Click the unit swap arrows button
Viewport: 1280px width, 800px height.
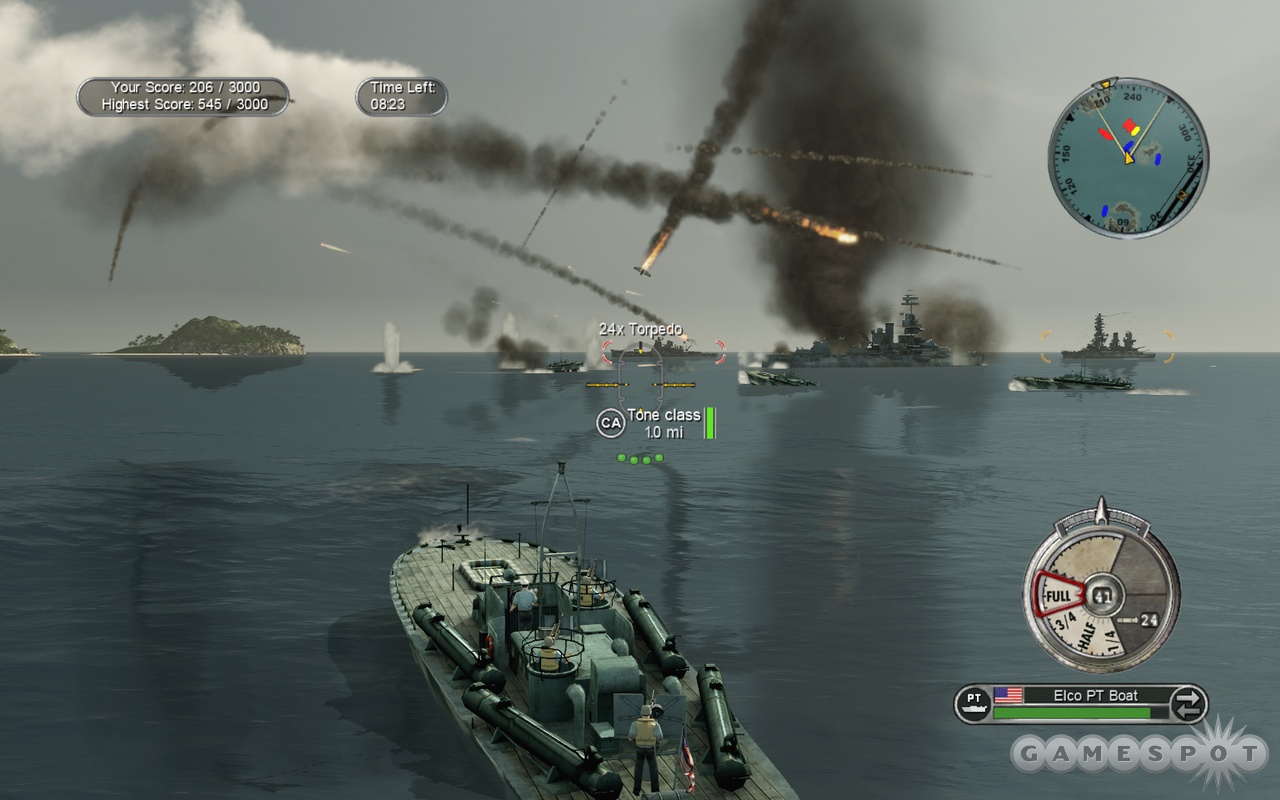coord(1187,703)
